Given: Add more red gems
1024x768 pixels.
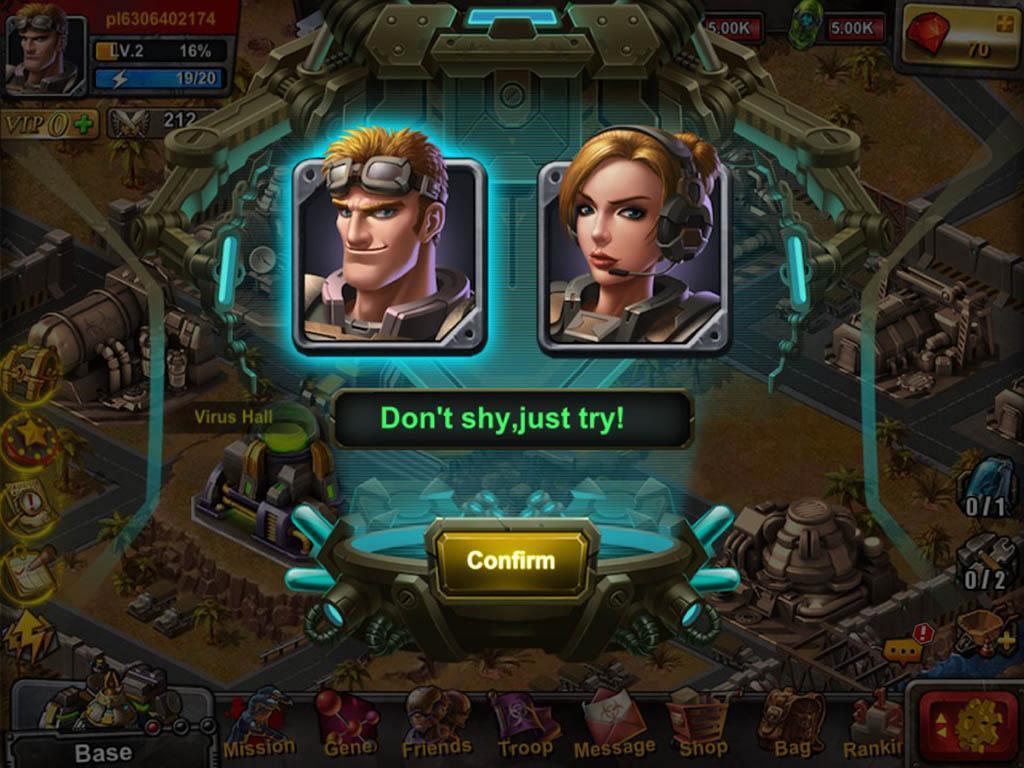Looking at the screenshot, I should point(1000,22).
